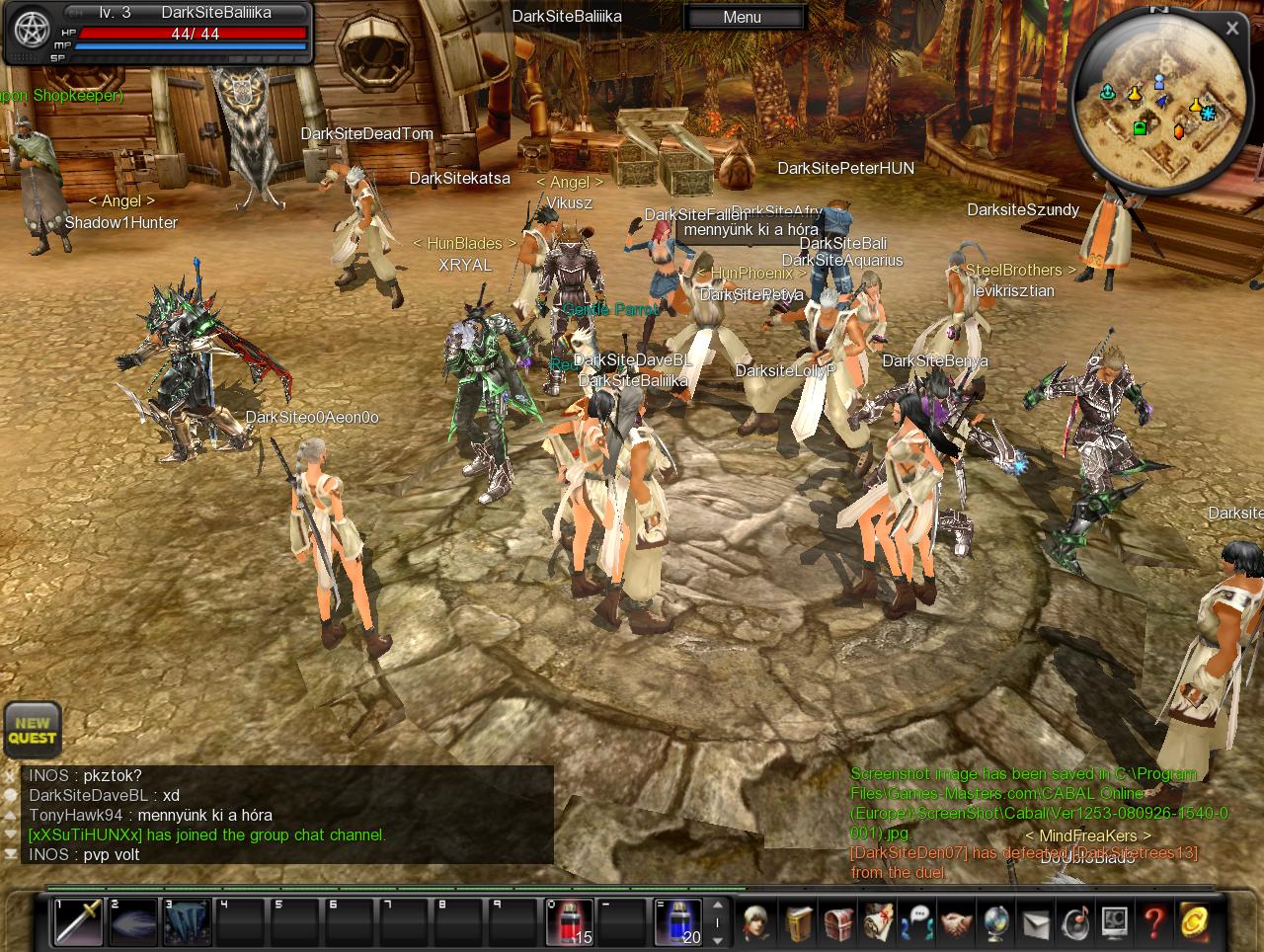
Task: Click the hotbar page down arrow
Action: (718, 938)
